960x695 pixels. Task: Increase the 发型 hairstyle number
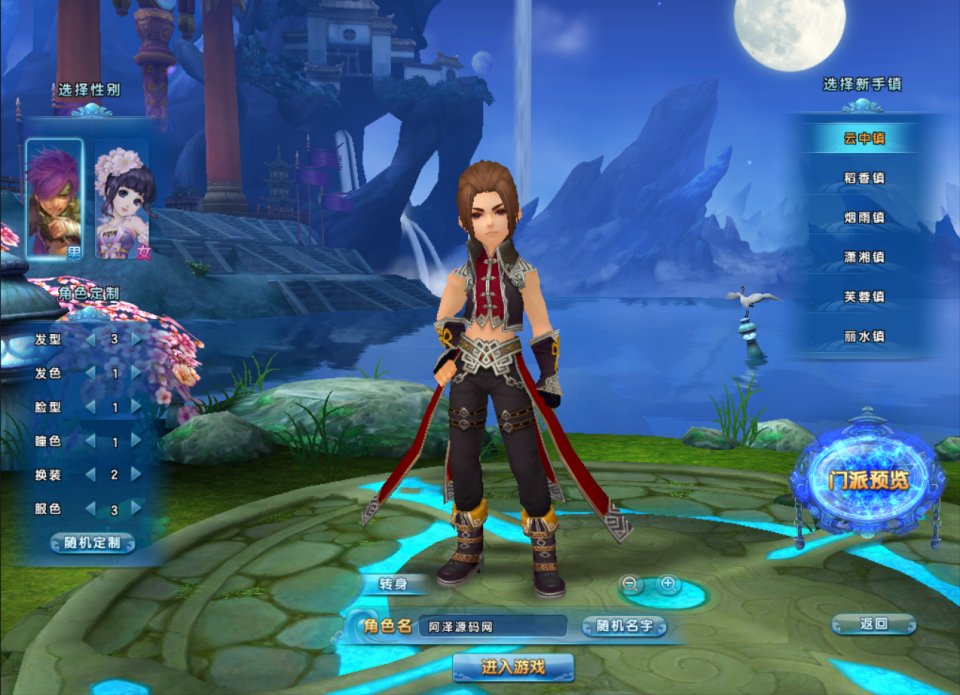136,339
